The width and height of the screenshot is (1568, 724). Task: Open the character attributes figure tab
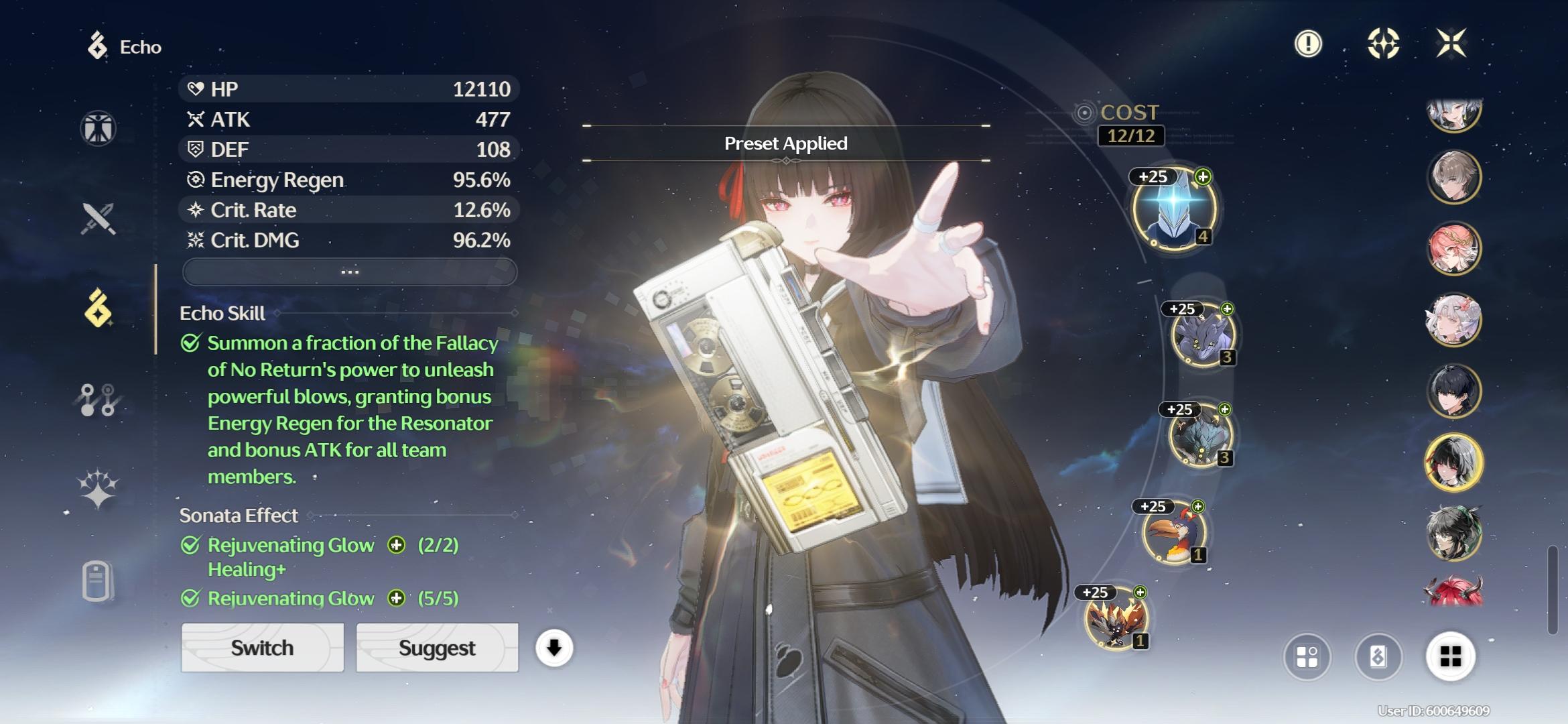point(99,128)
